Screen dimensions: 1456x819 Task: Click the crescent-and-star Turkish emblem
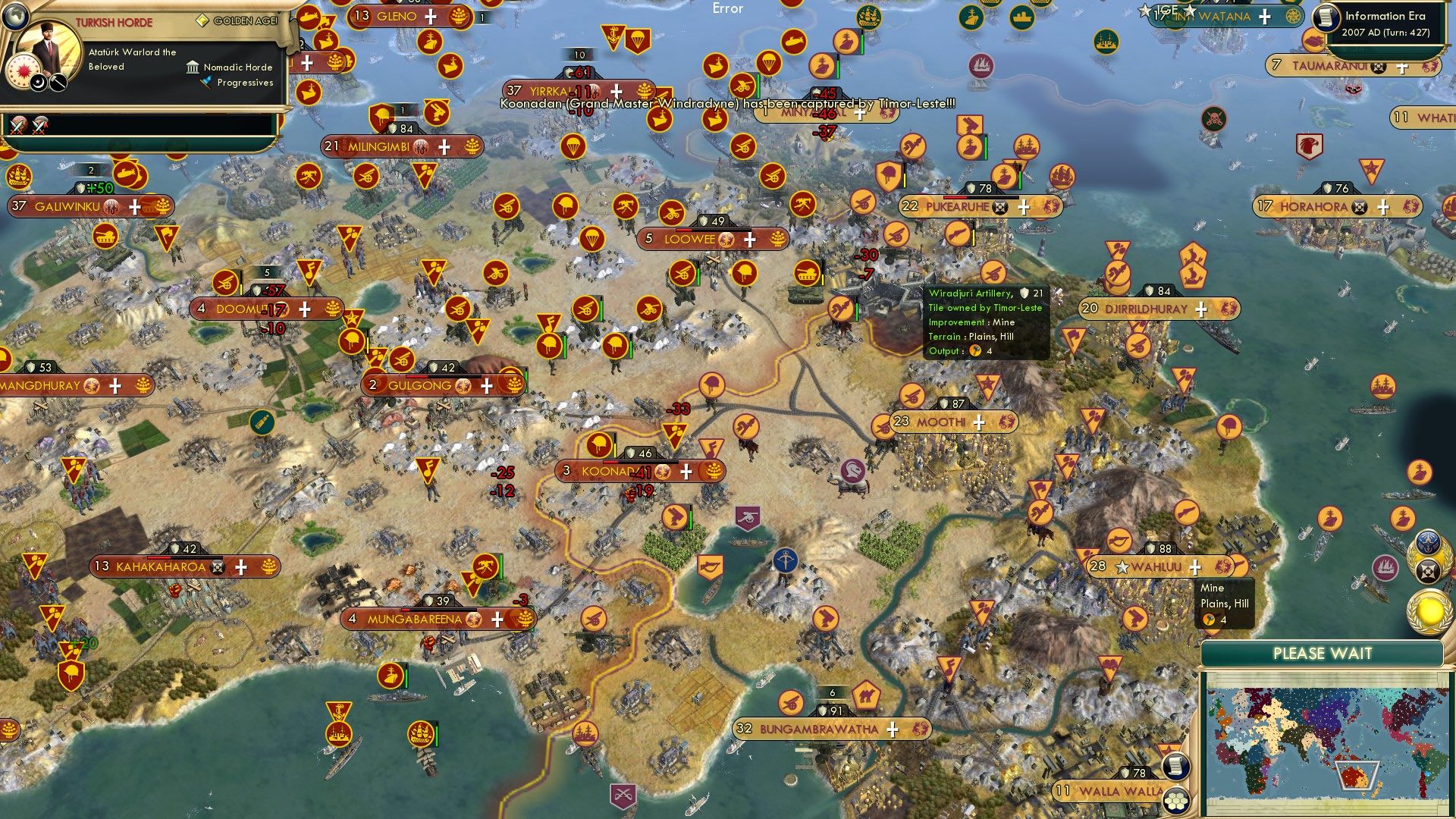38,83
